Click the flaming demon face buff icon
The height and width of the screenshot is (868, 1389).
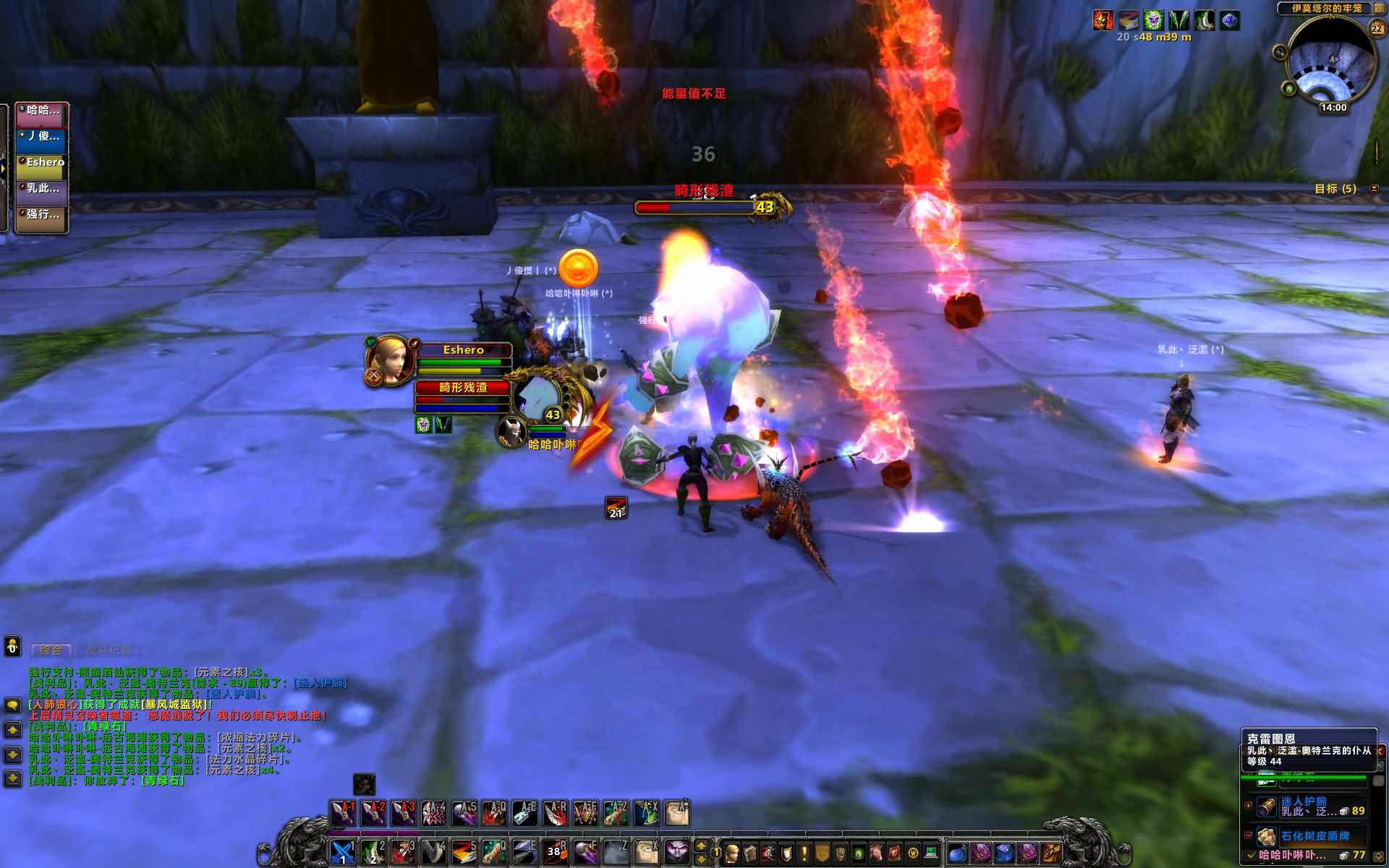point(1103,20)
